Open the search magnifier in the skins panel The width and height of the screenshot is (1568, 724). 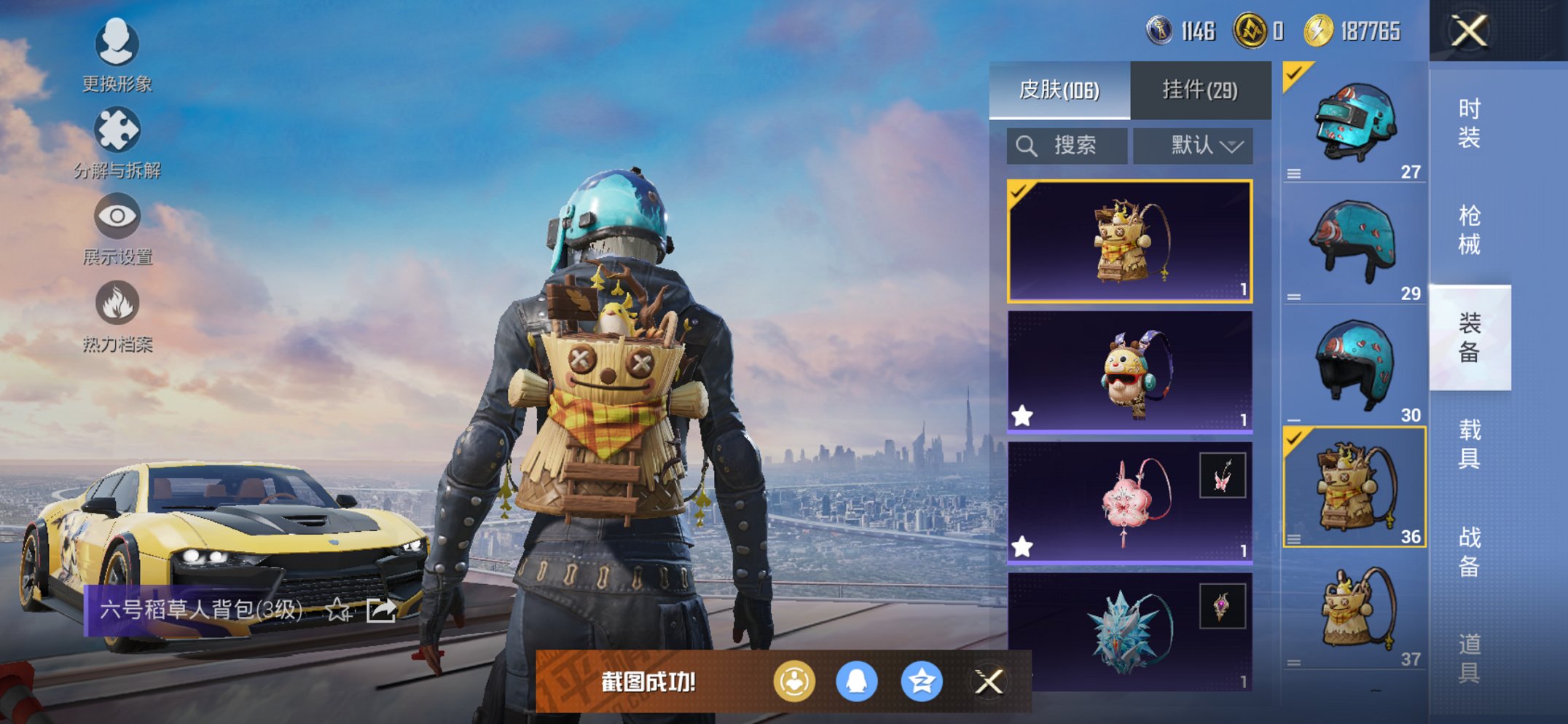coord(1027,145)
